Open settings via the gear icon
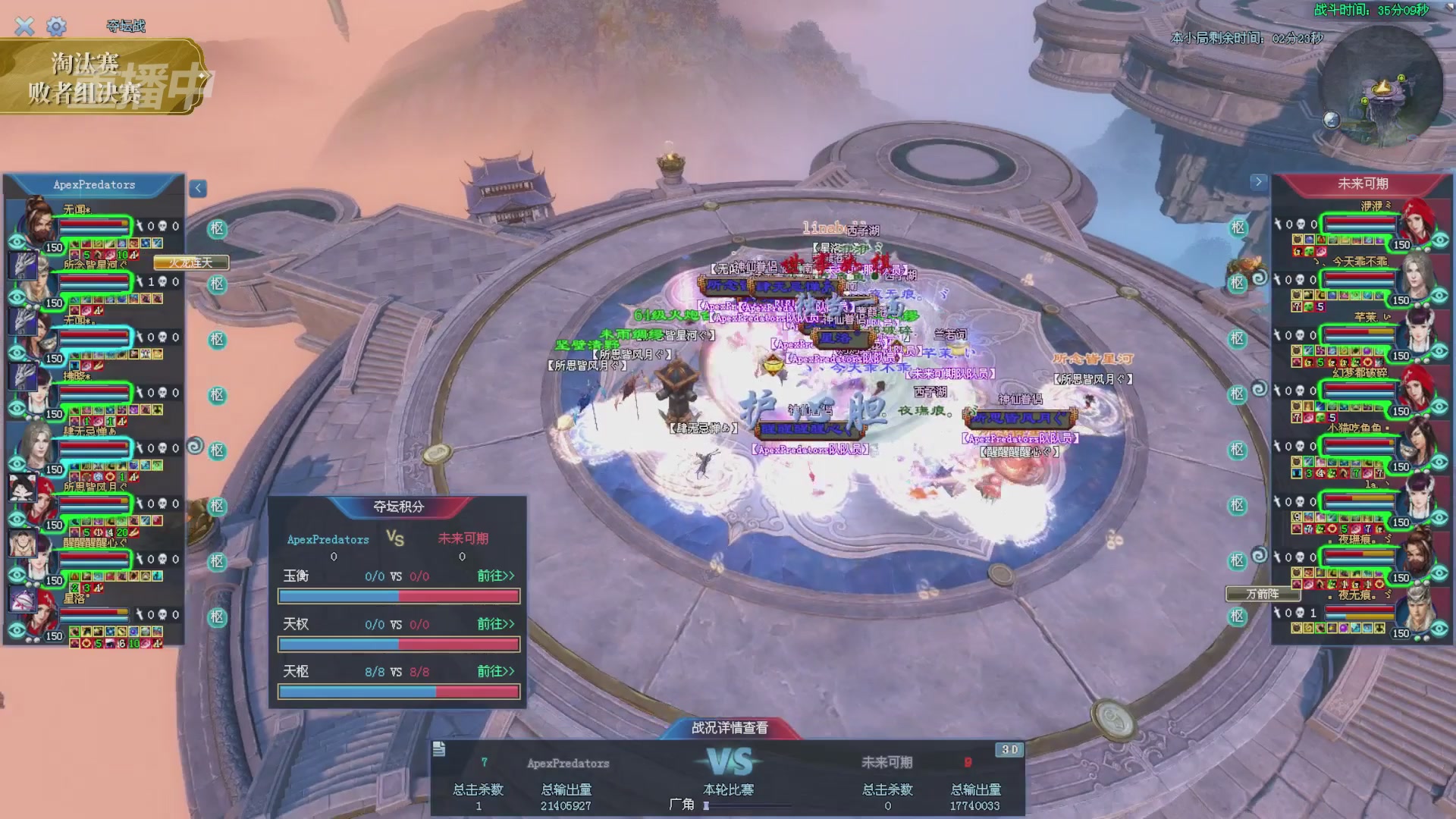1456x819 pixels. pos(56,27)
